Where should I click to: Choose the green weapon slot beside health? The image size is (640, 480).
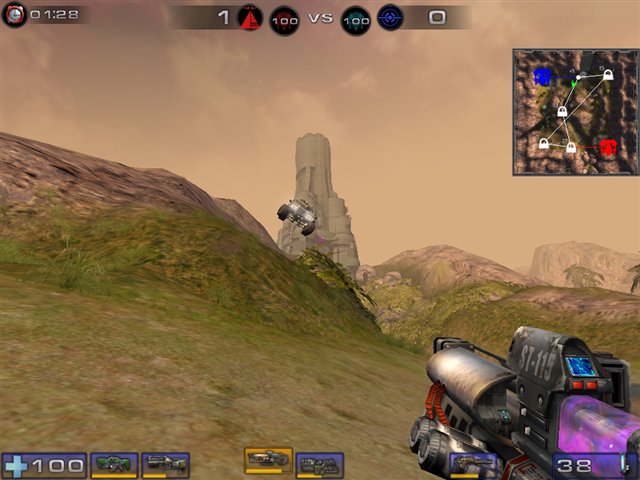click(x=114, y=465)
